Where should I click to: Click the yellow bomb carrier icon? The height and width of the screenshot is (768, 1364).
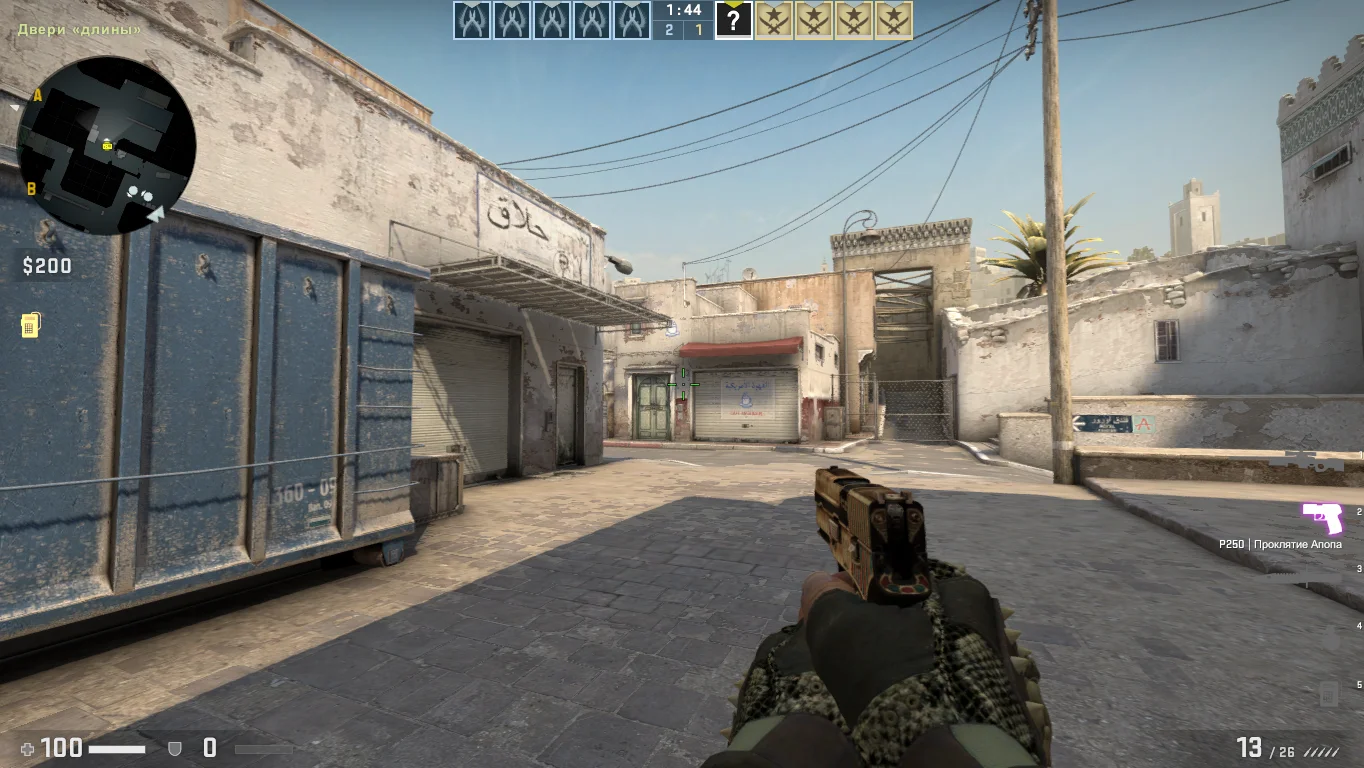pyautogui.click(x=31, y=325)
